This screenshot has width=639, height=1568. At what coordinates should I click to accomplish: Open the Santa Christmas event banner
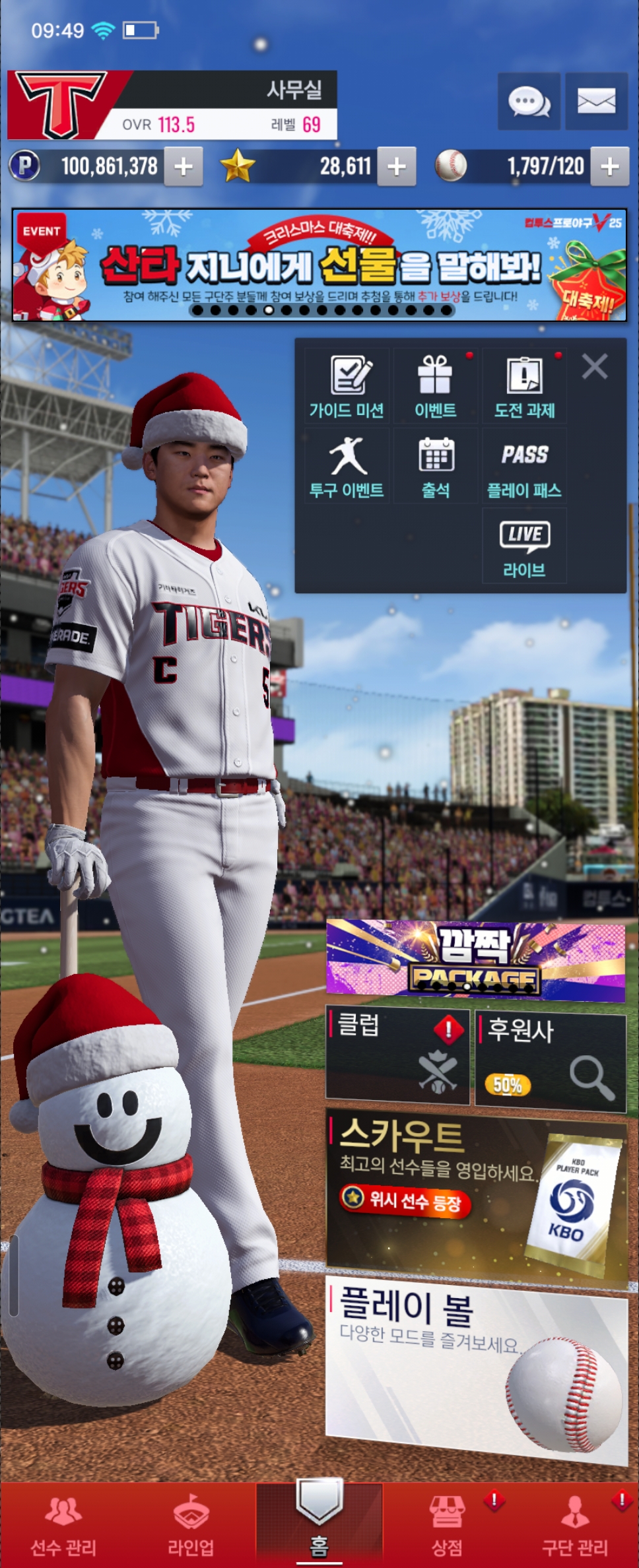pyautogui.click(x=319, y=265)
